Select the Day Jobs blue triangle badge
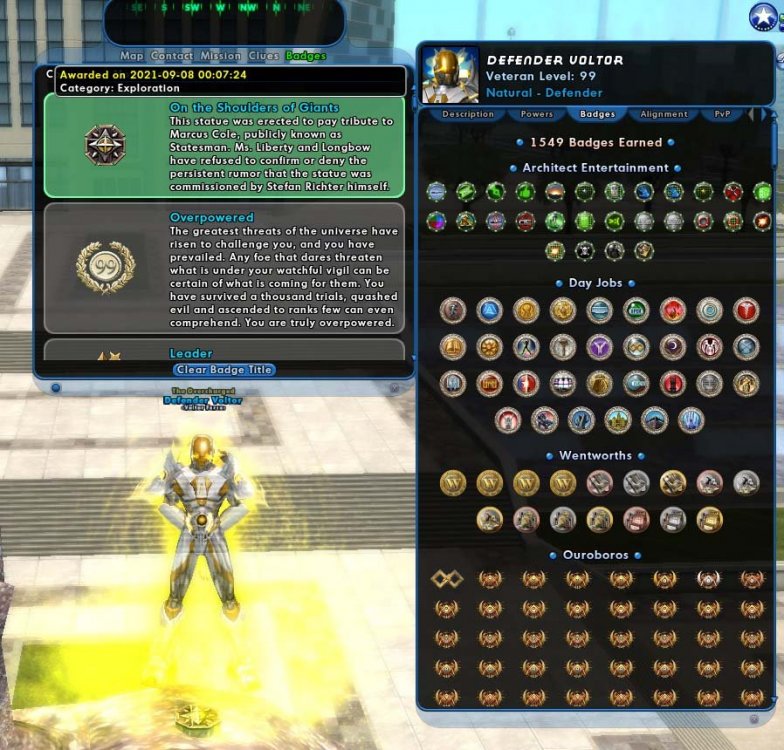The image size is (784, 750). (x=488, y=310)
